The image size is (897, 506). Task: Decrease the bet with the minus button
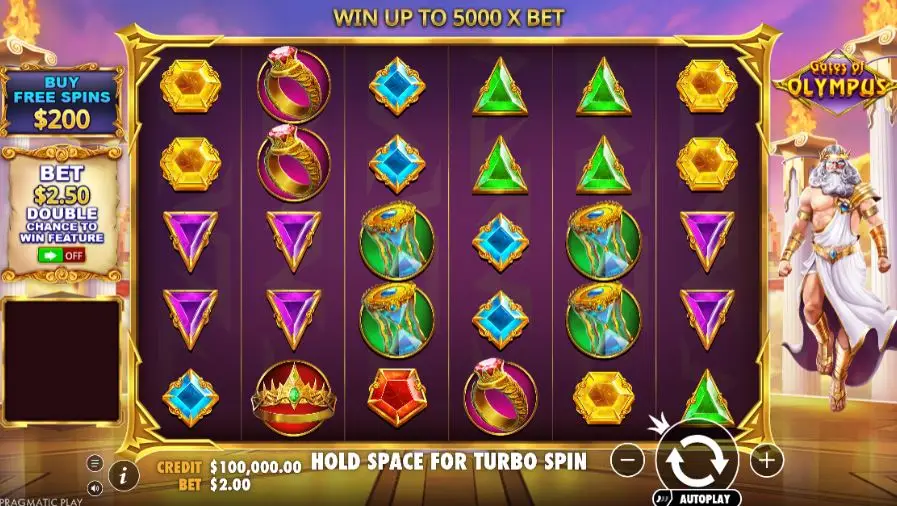[x=627, y=460]
